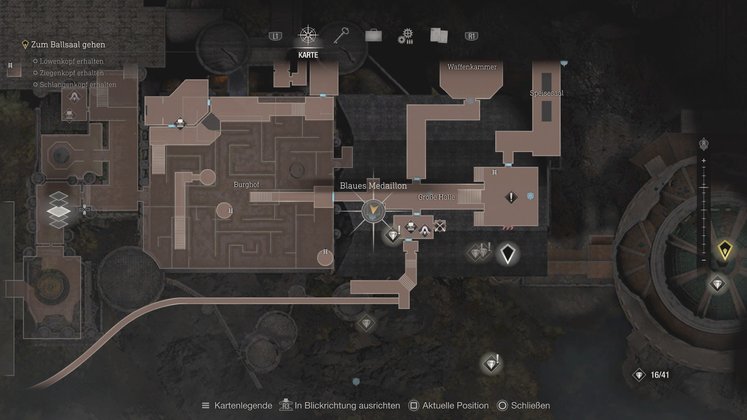747x420 pixels.
Task: Click the treasure marker with exclamation at bottom
Action: point(491,362)
